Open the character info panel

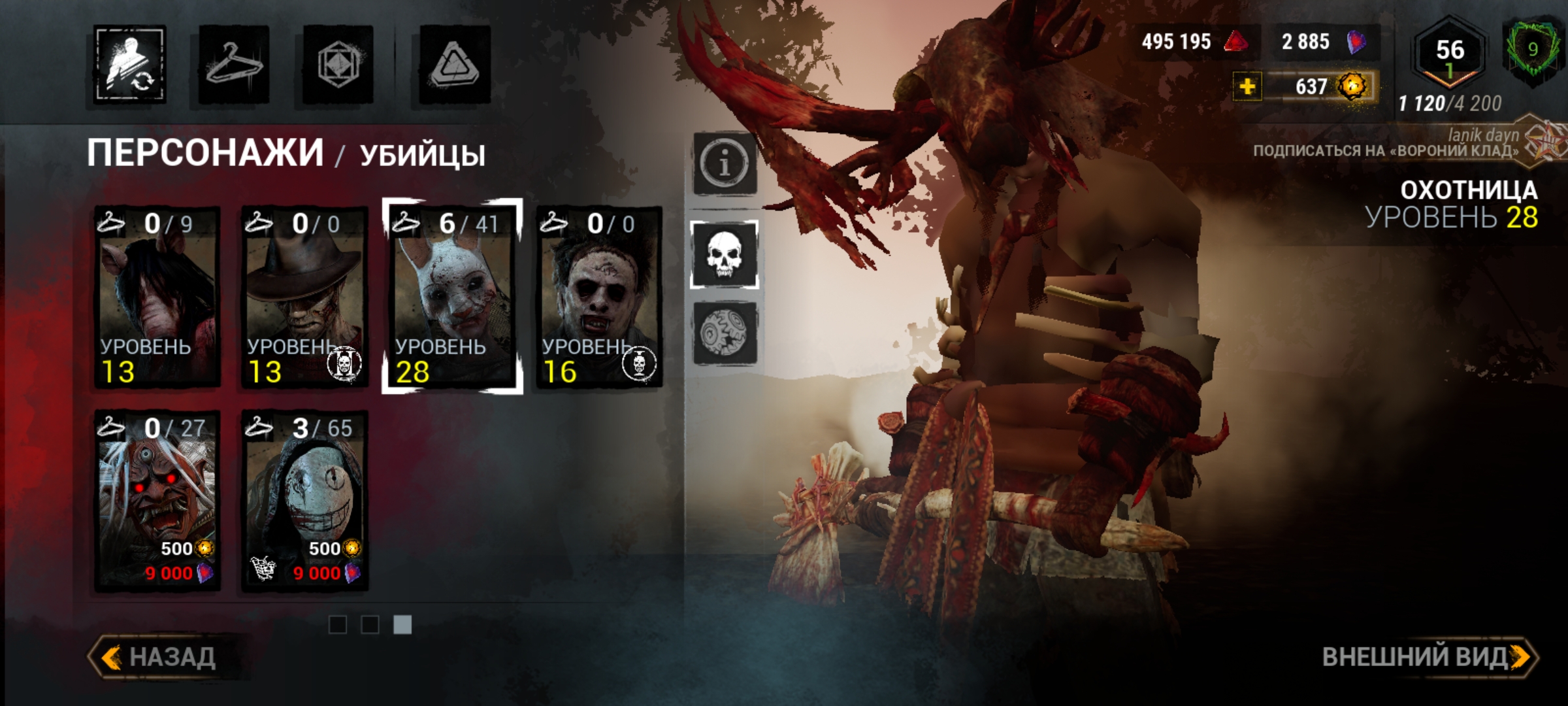tap(725, 163)
